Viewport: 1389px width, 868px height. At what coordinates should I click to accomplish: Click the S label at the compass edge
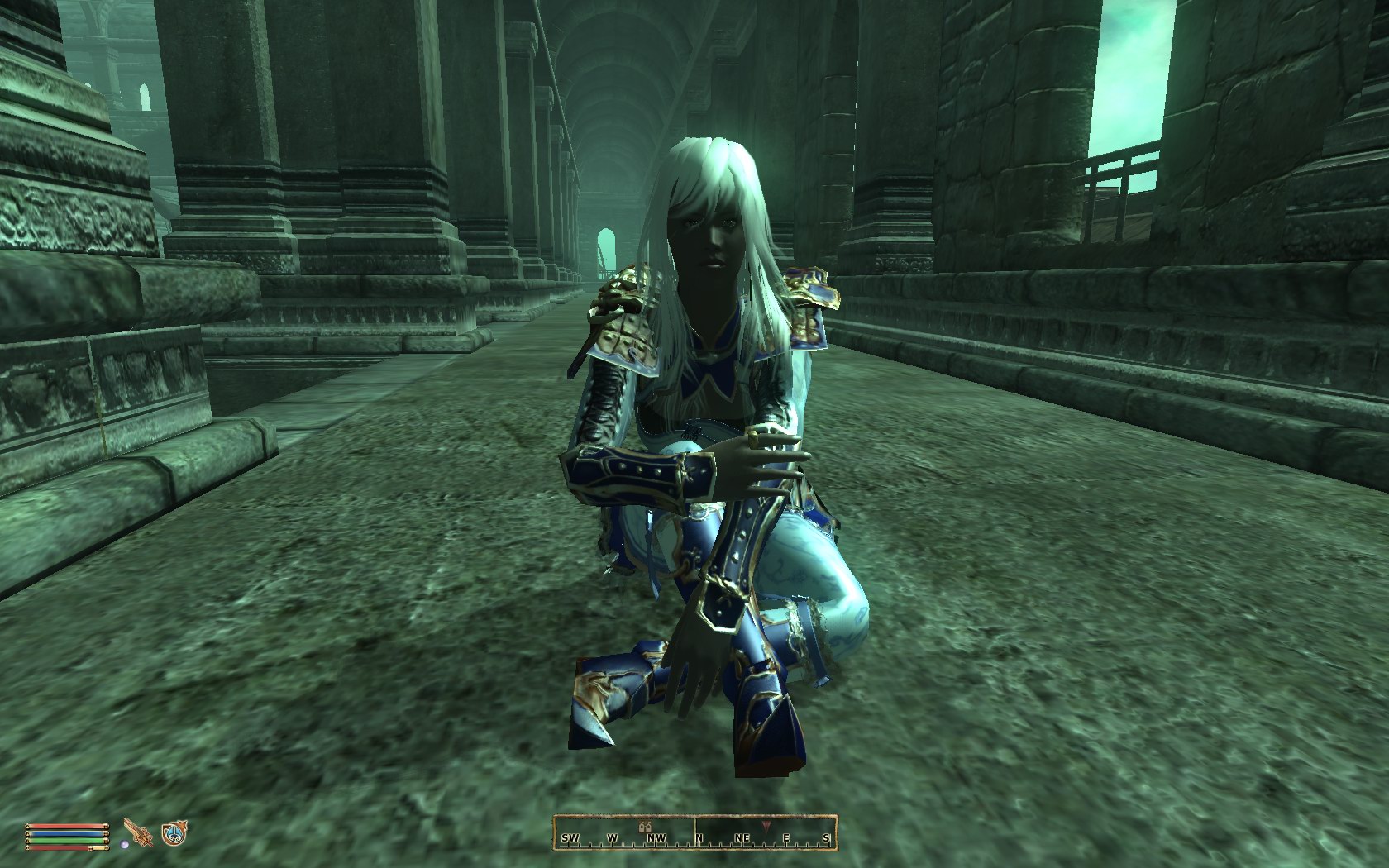(826, 837)
